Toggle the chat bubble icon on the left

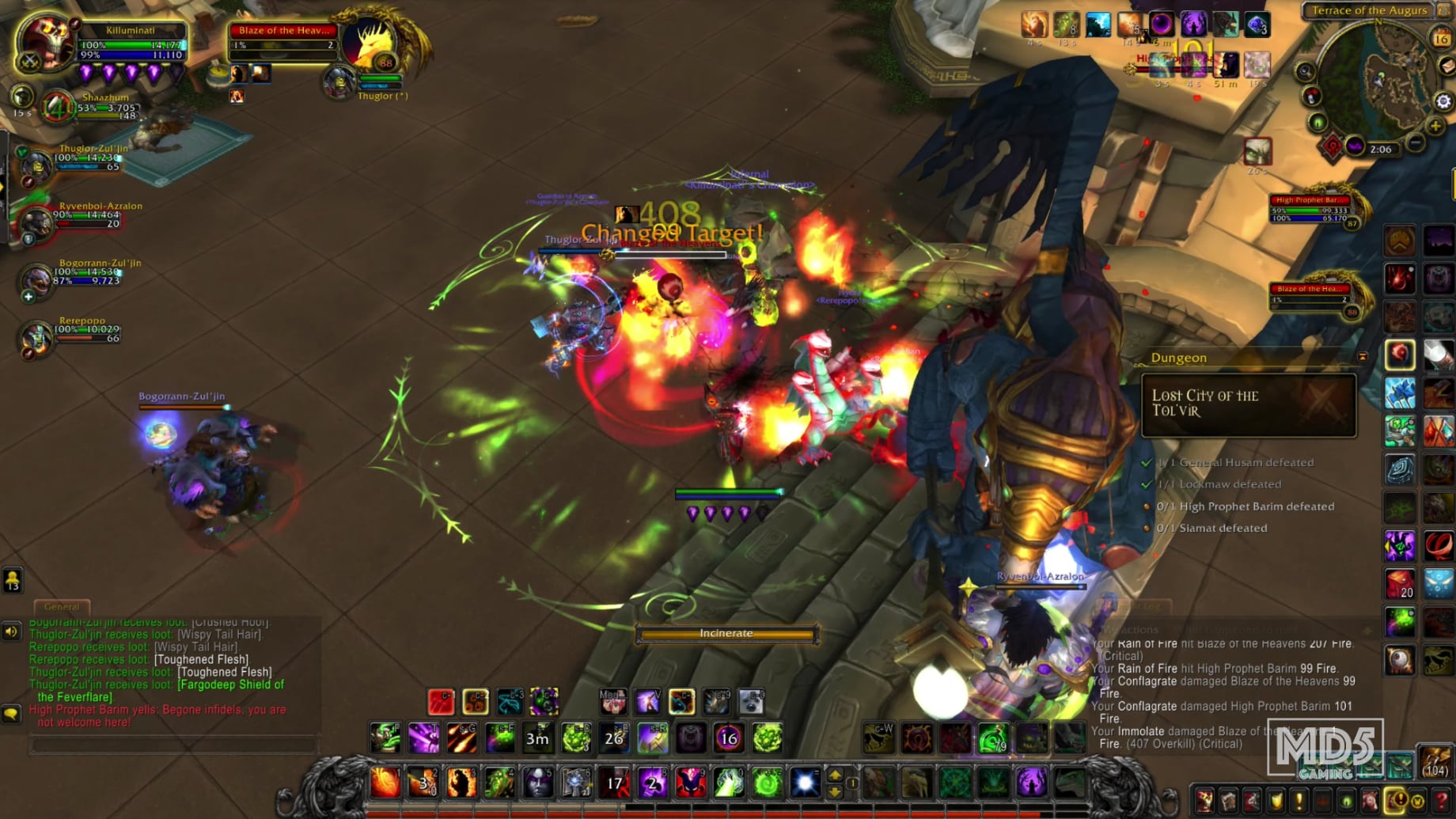pyautogui.click(x=10, y=711)
